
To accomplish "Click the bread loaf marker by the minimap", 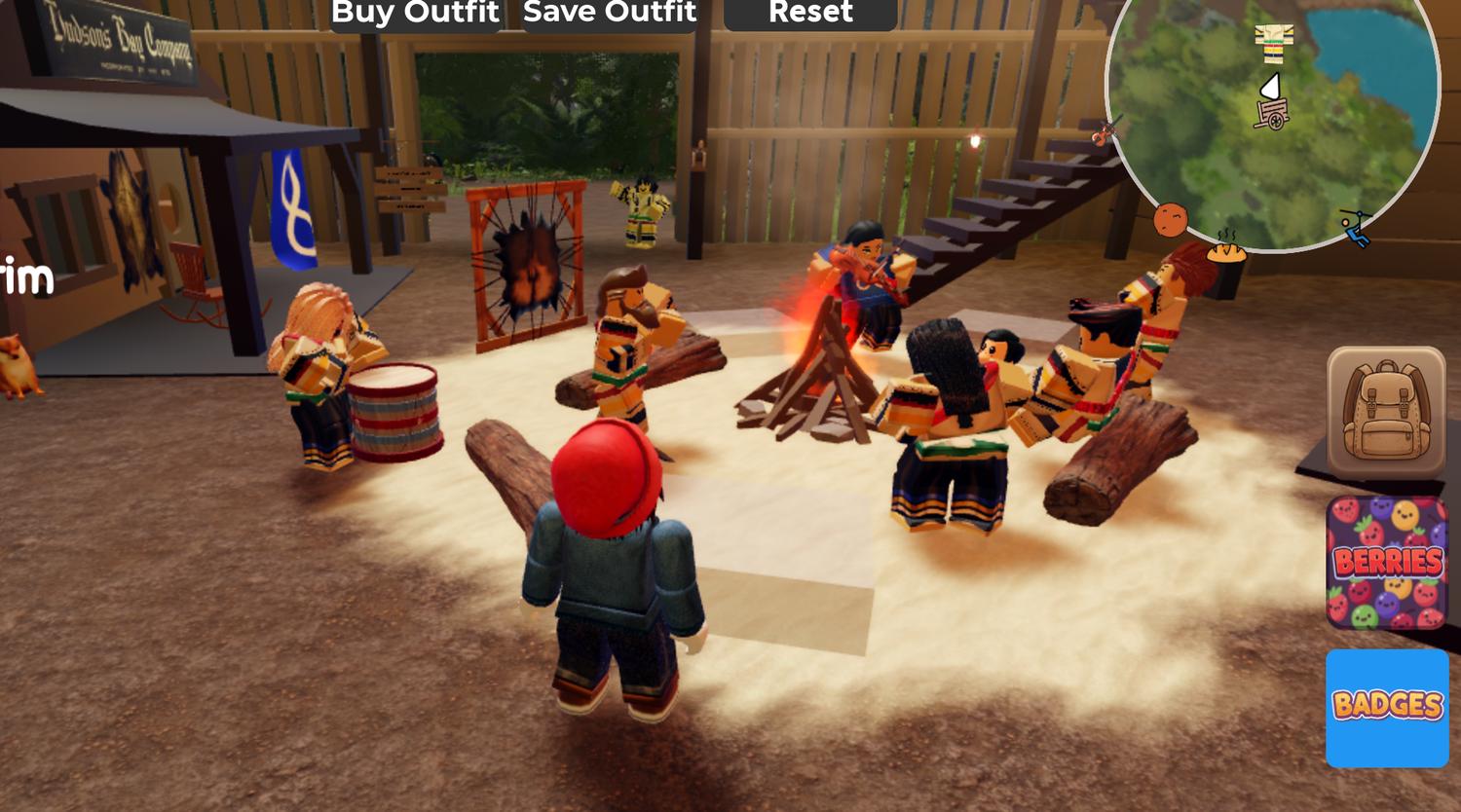I will point(1227,249).
